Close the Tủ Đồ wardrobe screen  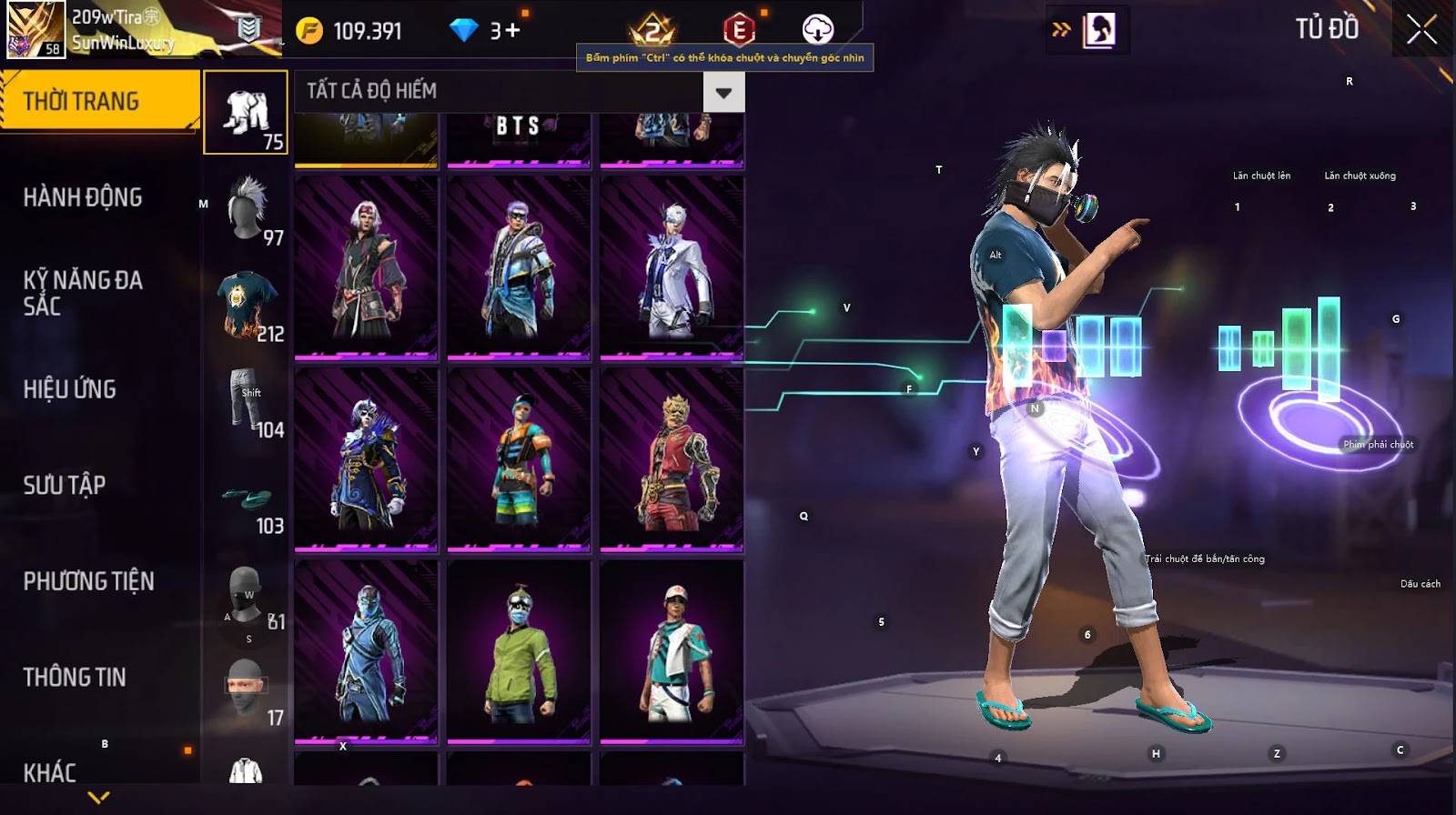[x=1421, y=31]
